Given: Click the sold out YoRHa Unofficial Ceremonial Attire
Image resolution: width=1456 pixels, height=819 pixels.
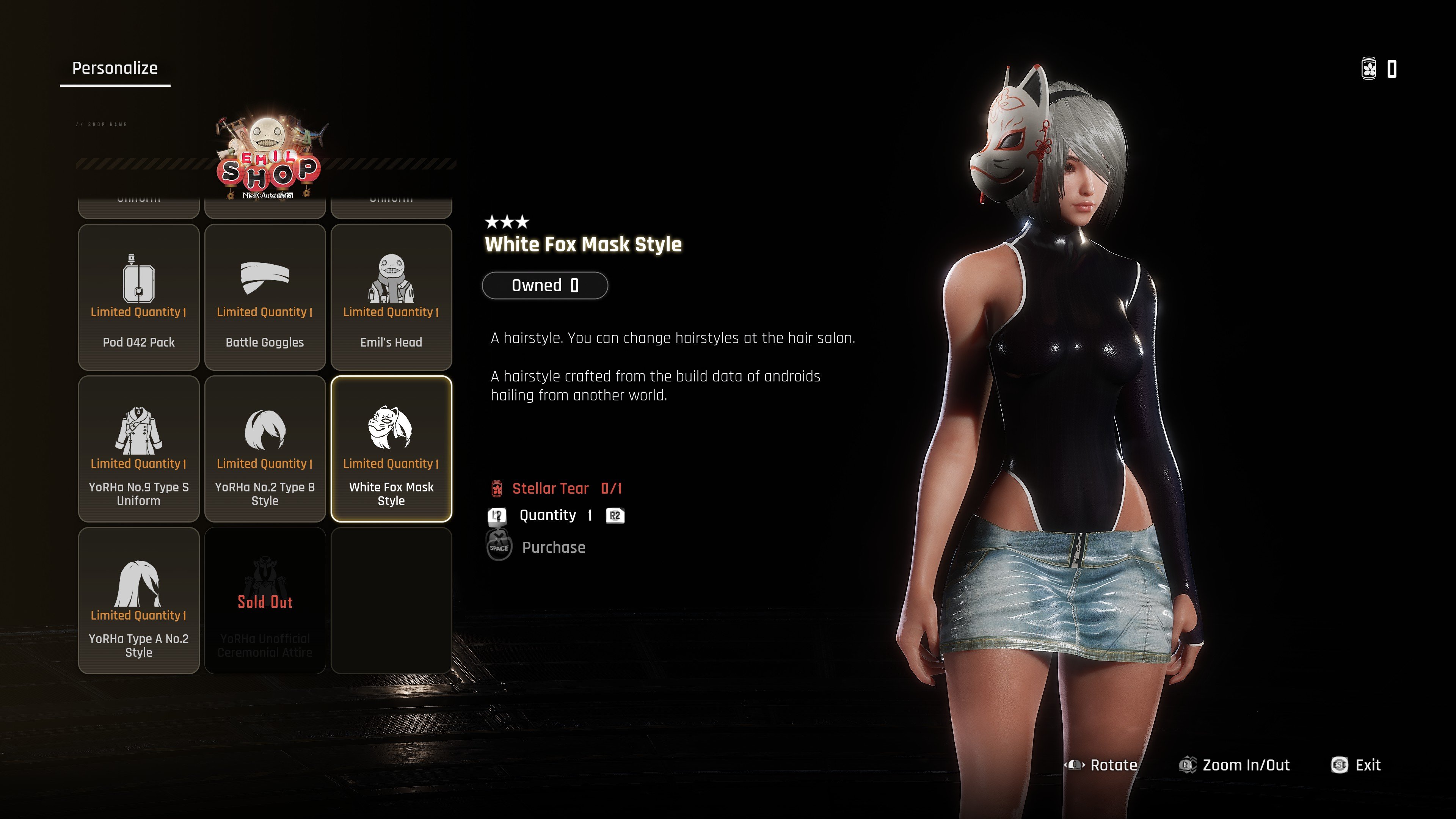Looking at the screenshot, I should (265, 600).
